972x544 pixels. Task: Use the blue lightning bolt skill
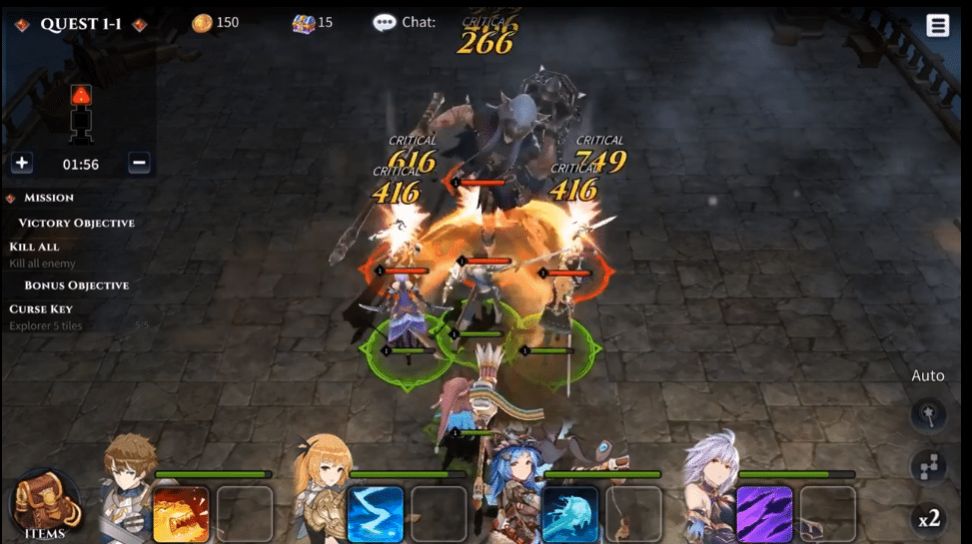[x=375, y=514]
